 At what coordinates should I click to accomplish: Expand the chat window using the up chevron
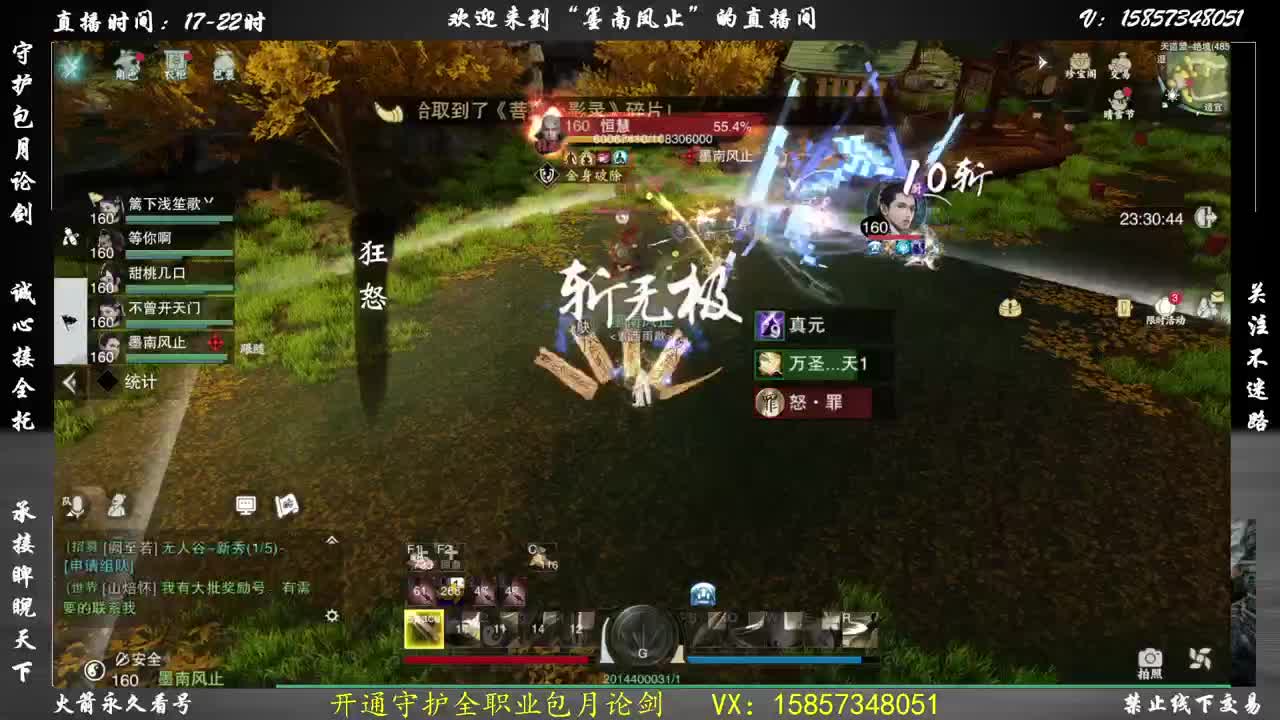(330, 539)
